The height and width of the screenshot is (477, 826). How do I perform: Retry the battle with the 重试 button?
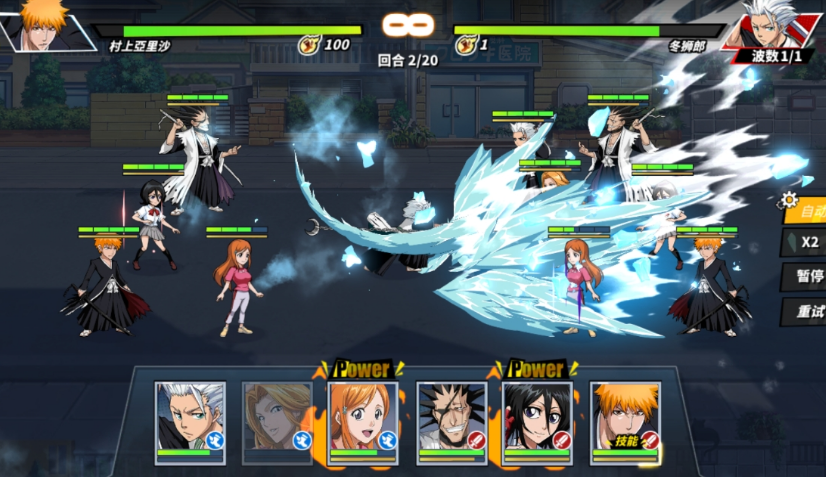(806, 310)
